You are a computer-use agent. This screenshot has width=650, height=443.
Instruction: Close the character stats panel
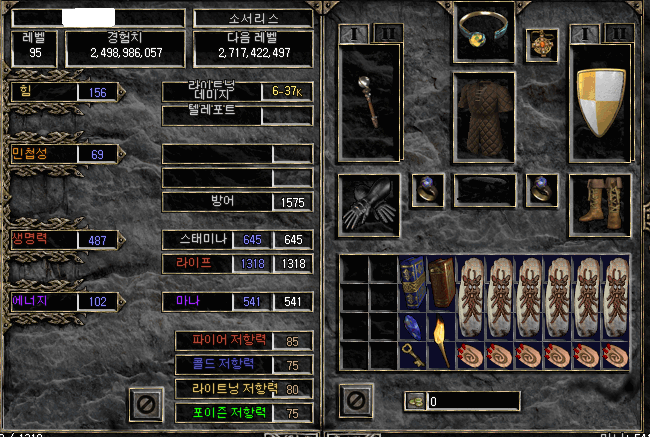click(145, 403)
